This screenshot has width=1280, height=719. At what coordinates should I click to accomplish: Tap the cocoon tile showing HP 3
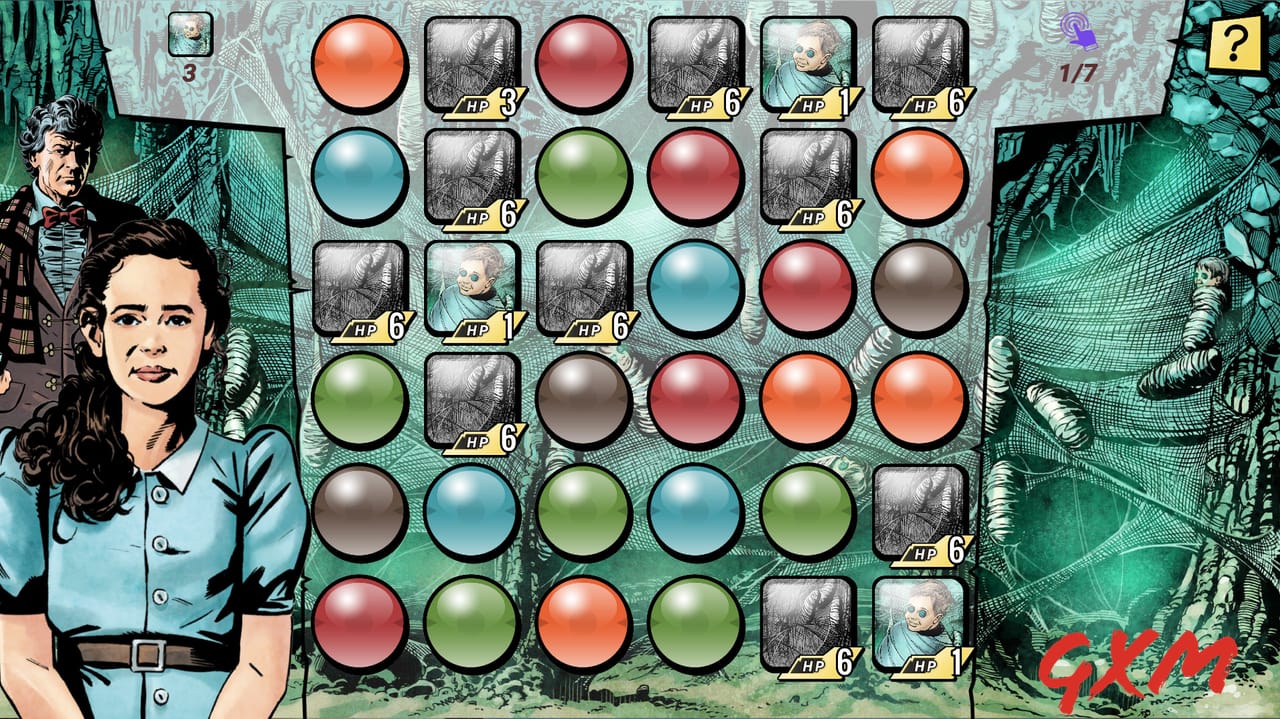(x=472, y=65)
